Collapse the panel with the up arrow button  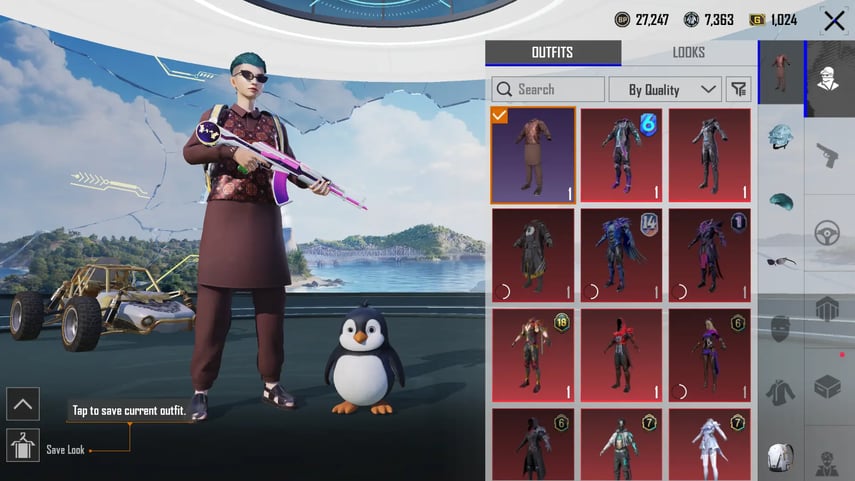22,403
